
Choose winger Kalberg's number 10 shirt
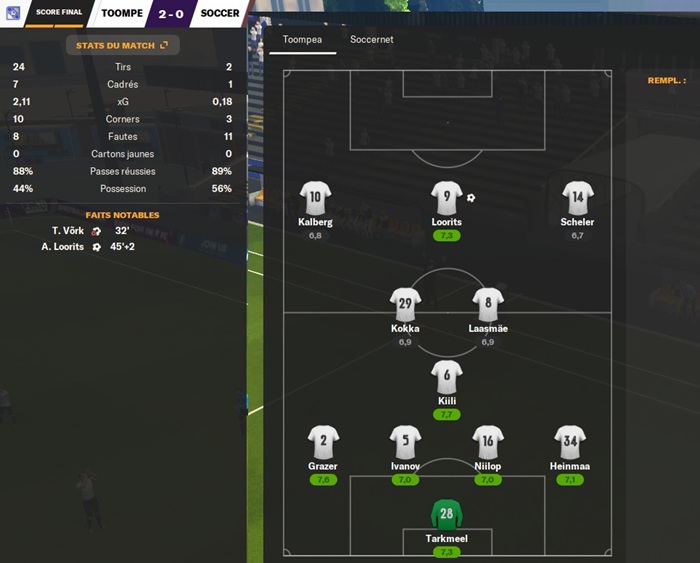tap(315, 198)
